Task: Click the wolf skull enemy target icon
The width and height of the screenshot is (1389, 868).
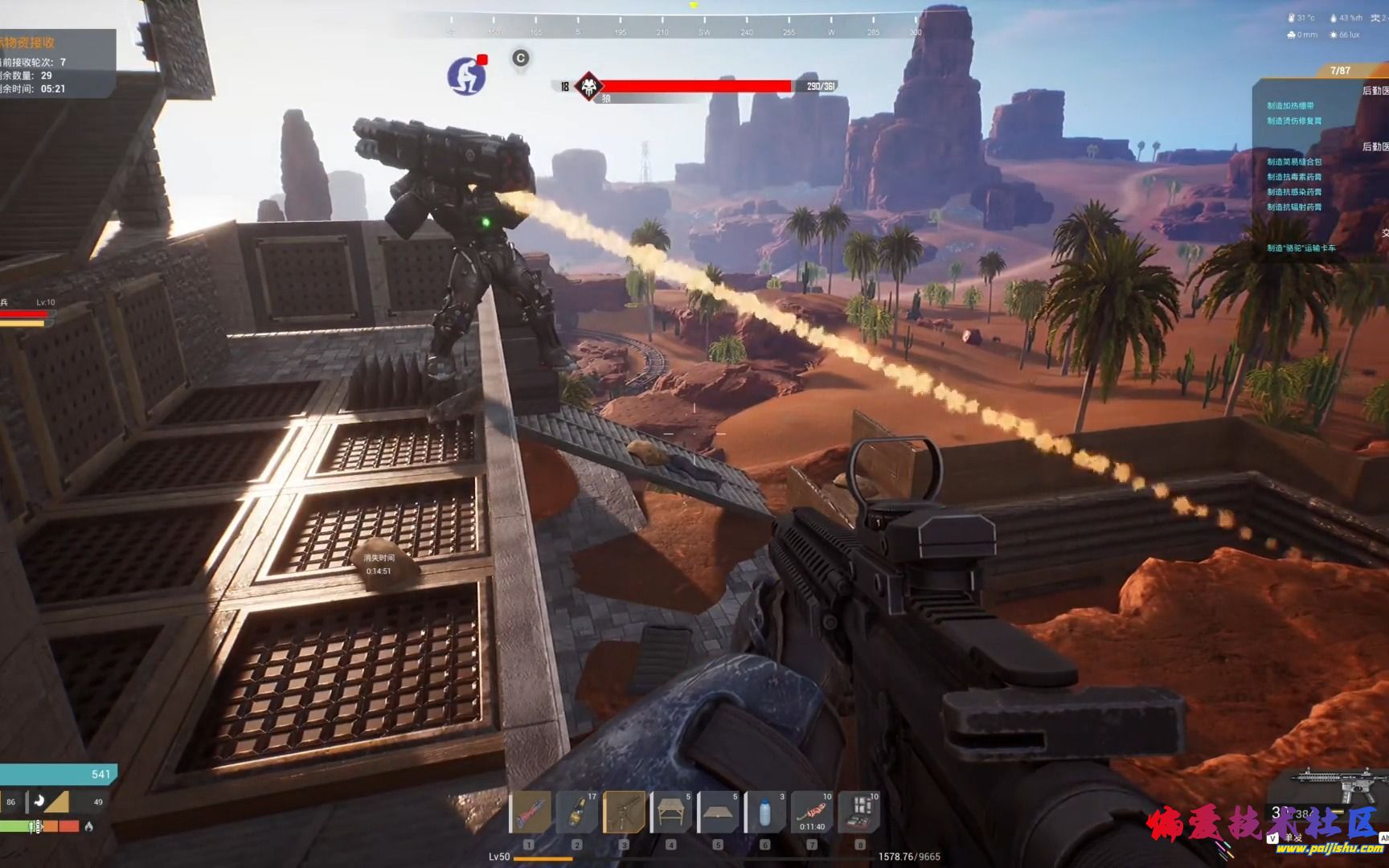Action: tap(589, 87)
